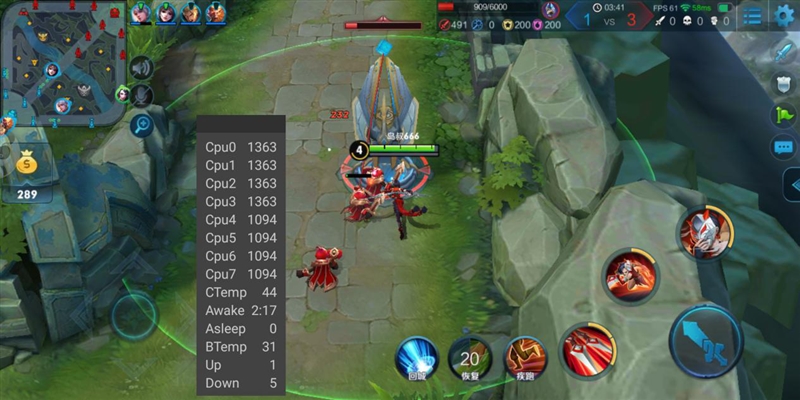This screenshot has width=800, height=400.
Task: Click the magnifier zoom button by the minimap
Action: pos(142,125)
